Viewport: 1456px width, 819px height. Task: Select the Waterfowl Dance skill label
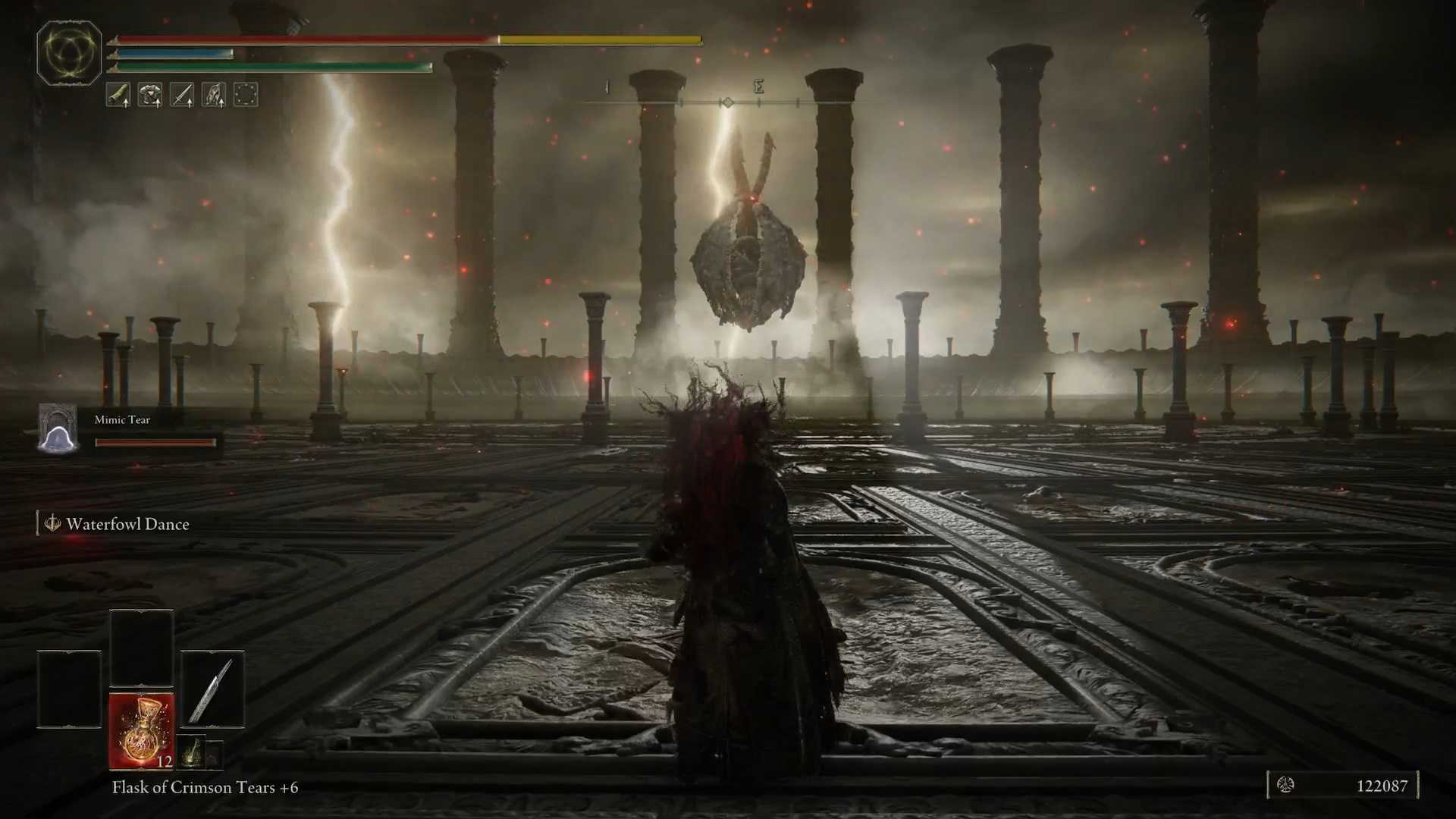tap(127, 524)
